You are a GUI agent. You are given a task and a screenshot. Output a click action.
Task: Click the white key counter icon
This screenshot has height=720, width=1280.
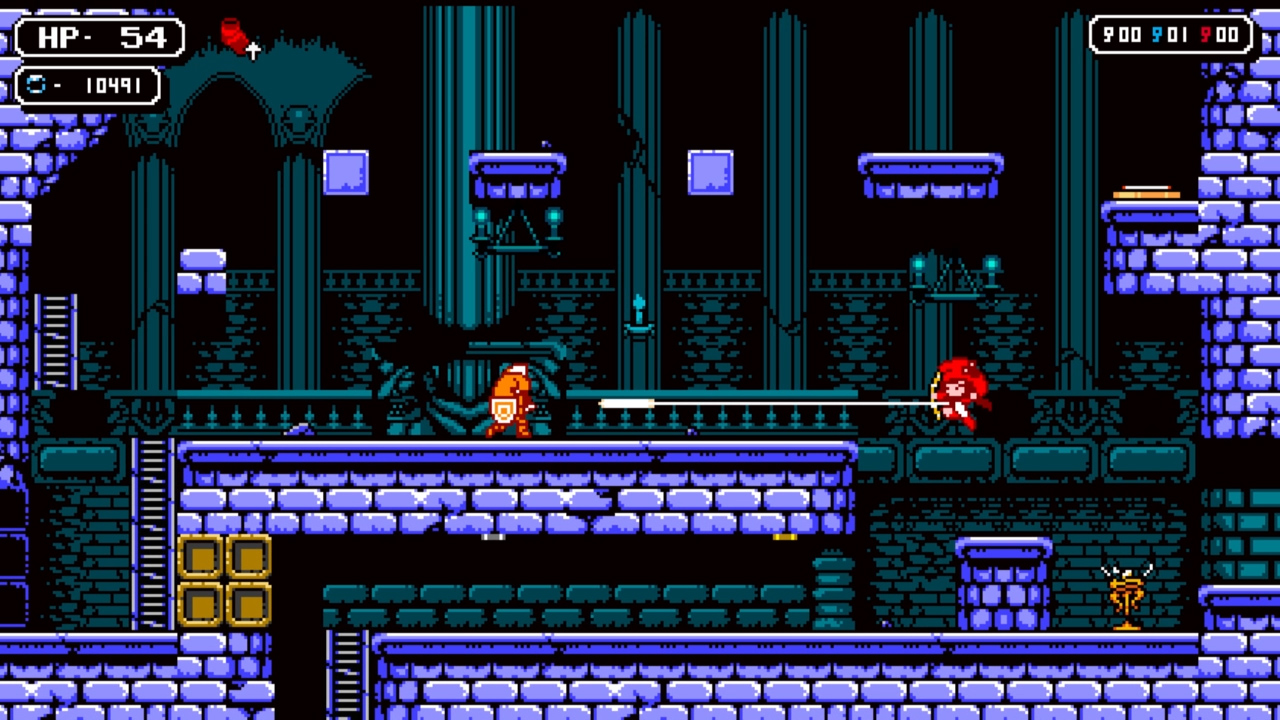tap(1107, 36)
